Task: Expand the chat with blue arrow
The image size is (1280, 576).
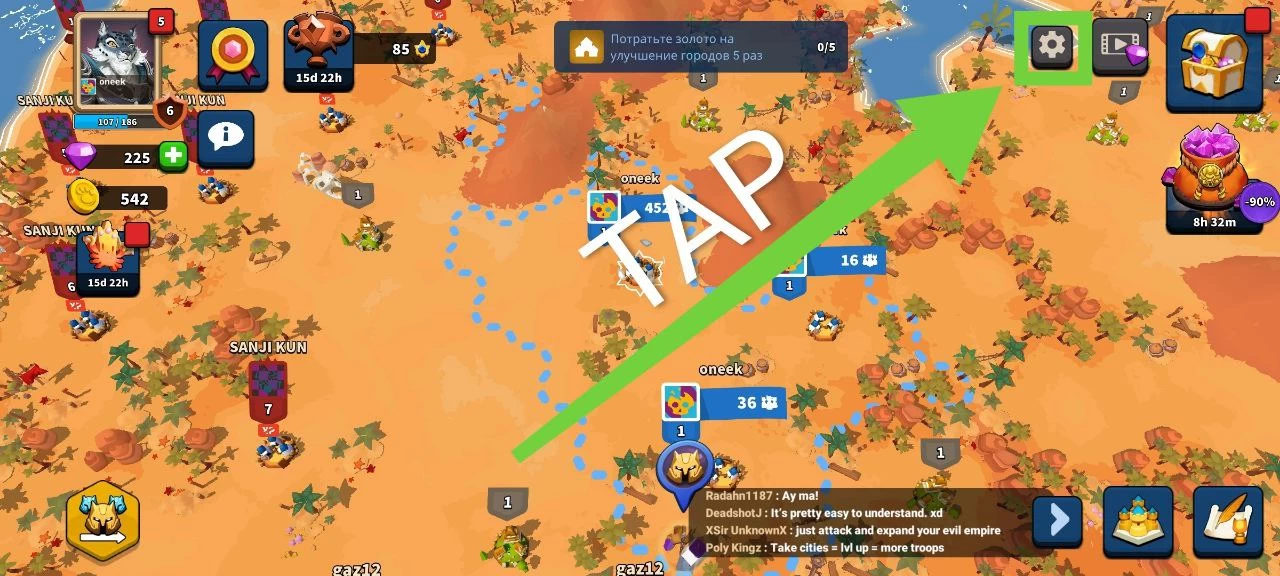Action: click(x=1057, y=520)
